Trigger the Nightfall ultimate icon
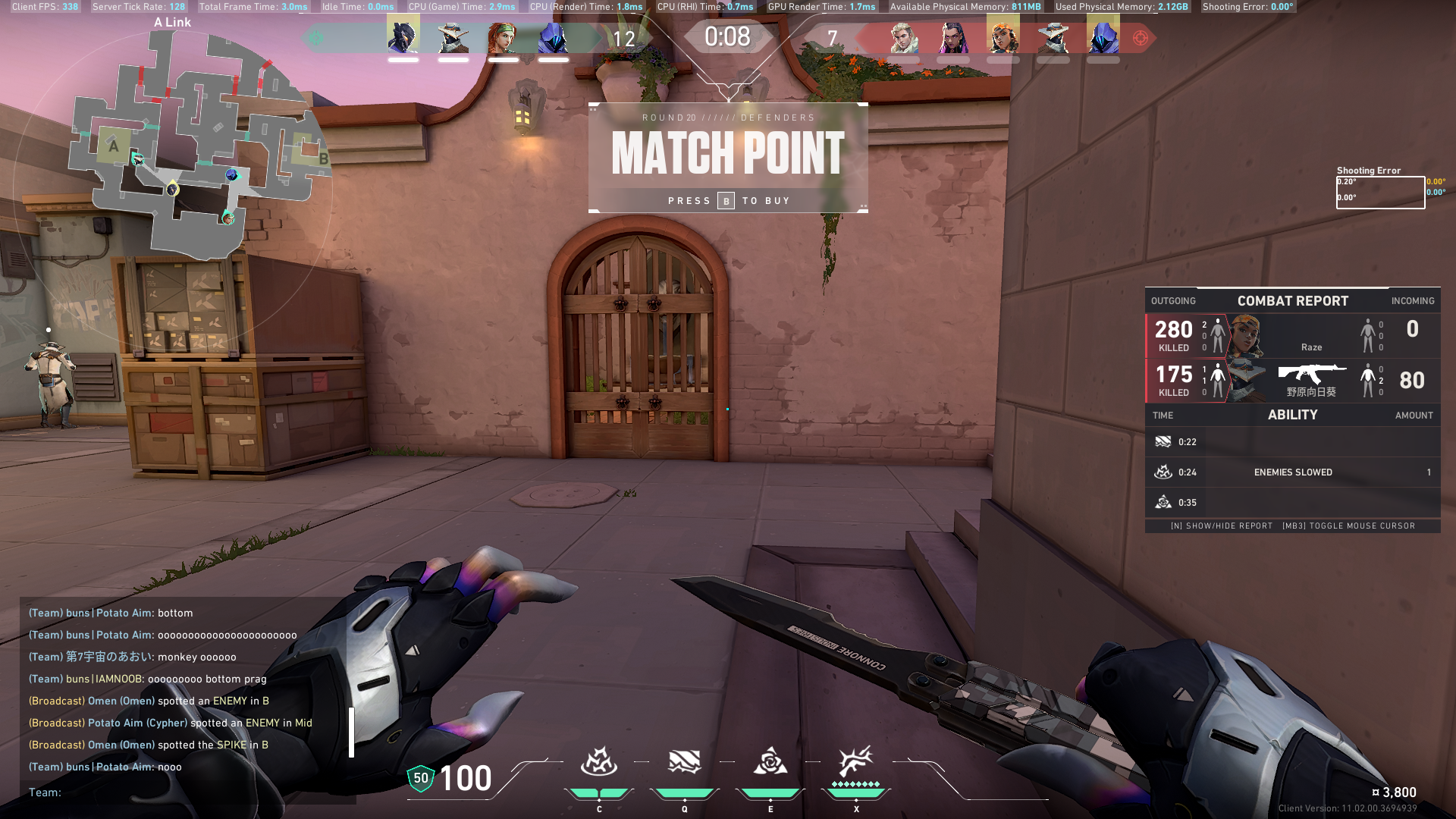Screen dimensions: 1456x819 pos(855,761)
